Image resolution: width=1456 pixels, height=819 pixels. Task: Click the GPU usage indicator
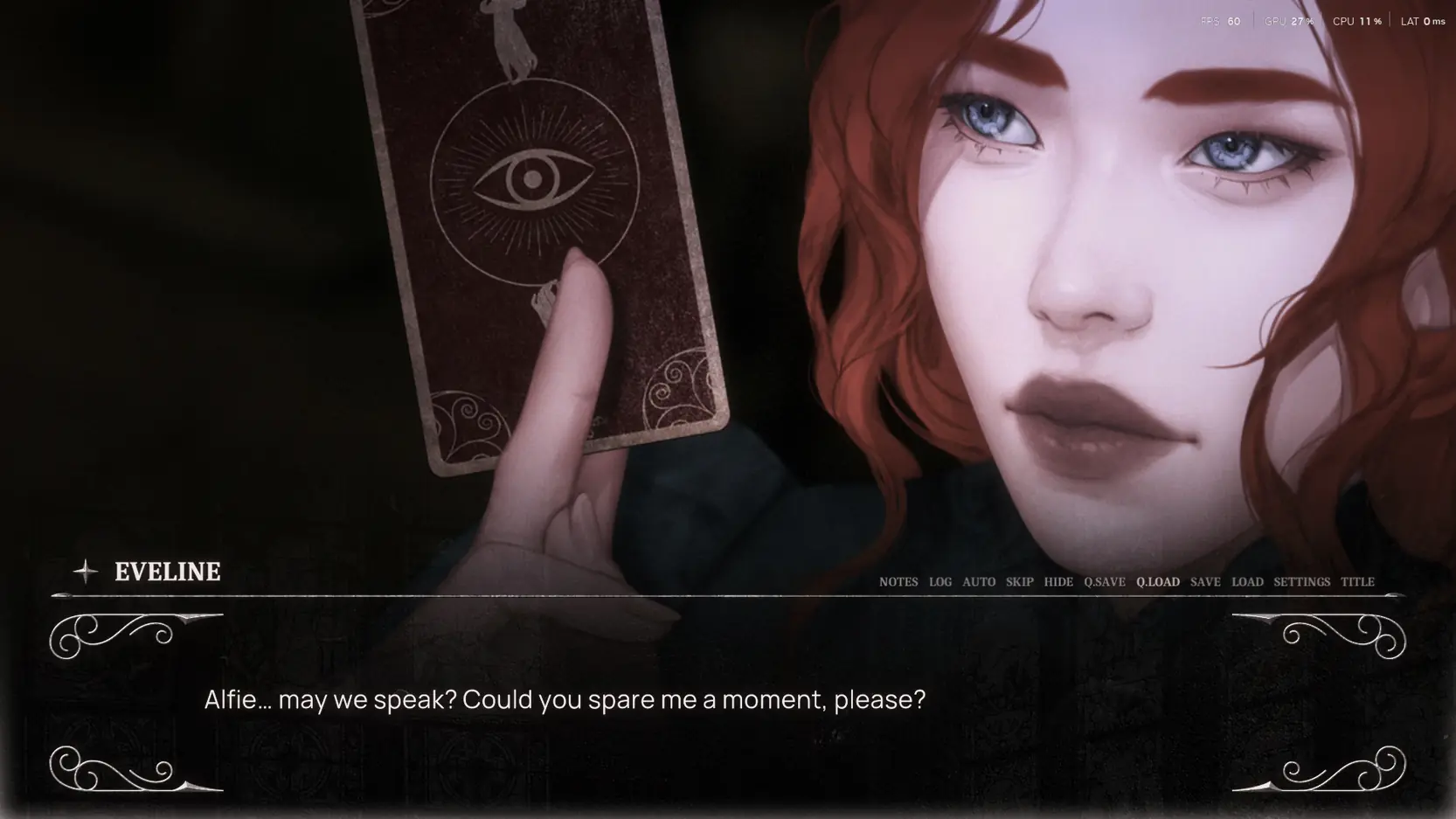(x=1287, y=20)
